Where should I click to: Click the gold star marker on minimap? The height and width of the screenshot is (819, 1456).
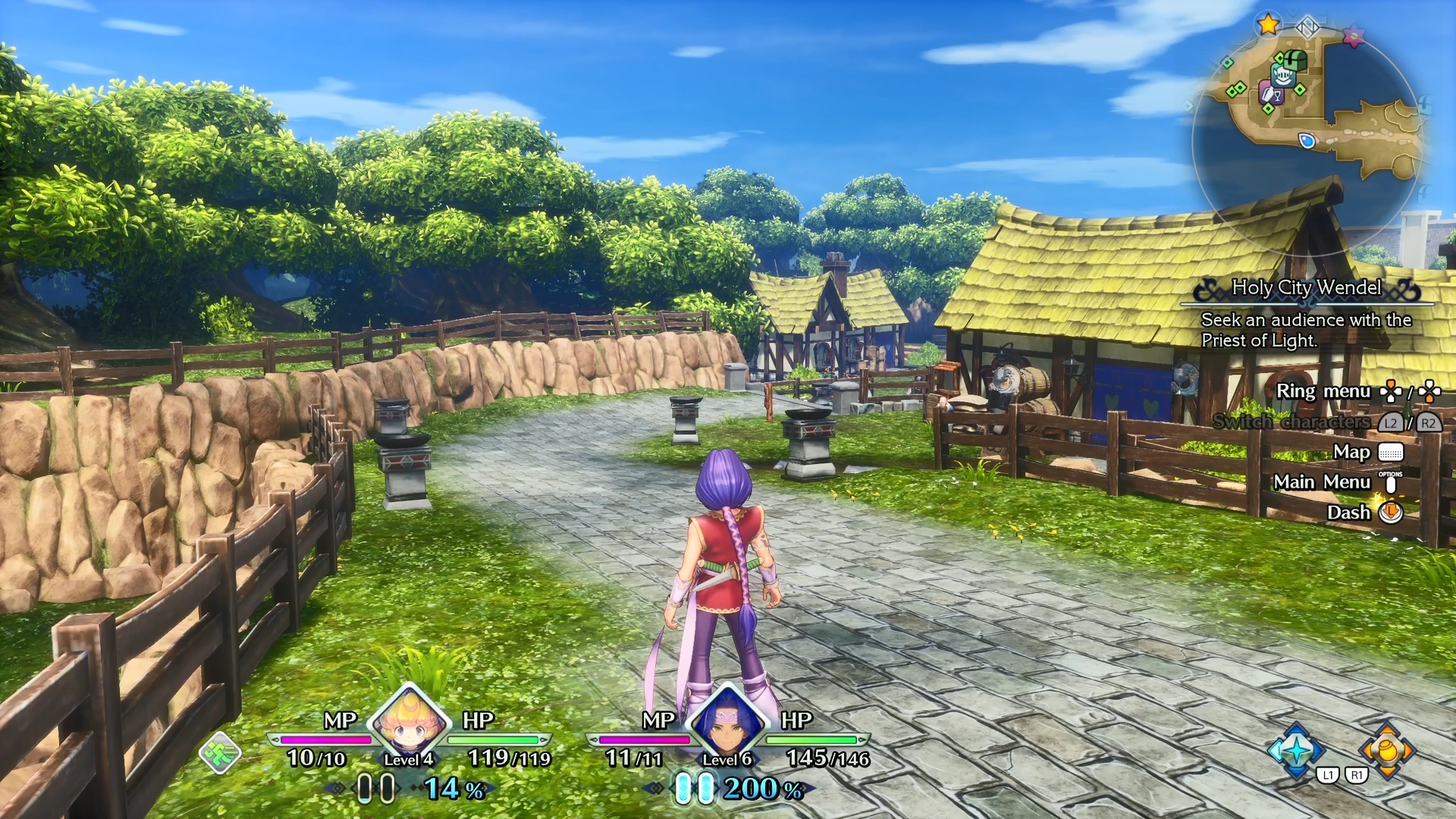pos(1268,24)
